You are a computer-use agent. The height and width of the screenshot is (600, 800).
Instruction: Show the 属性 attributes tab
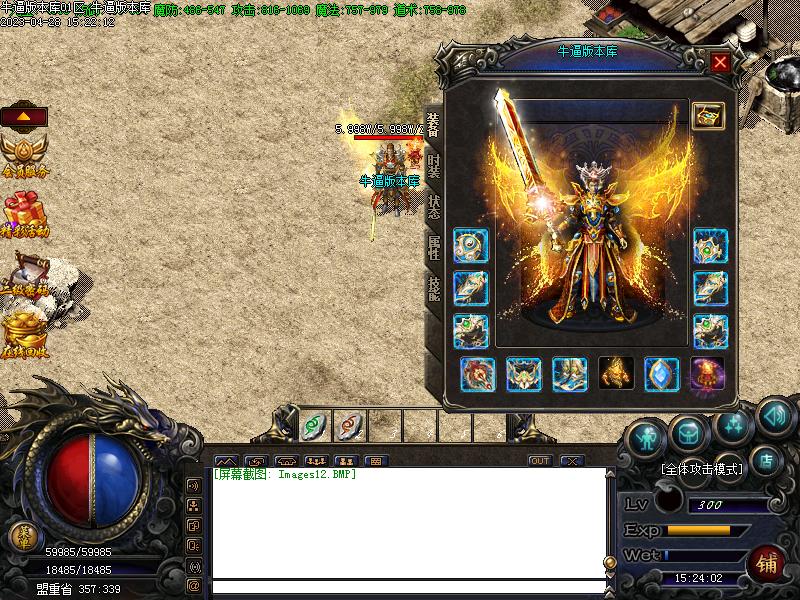click(x=434, y=247)
